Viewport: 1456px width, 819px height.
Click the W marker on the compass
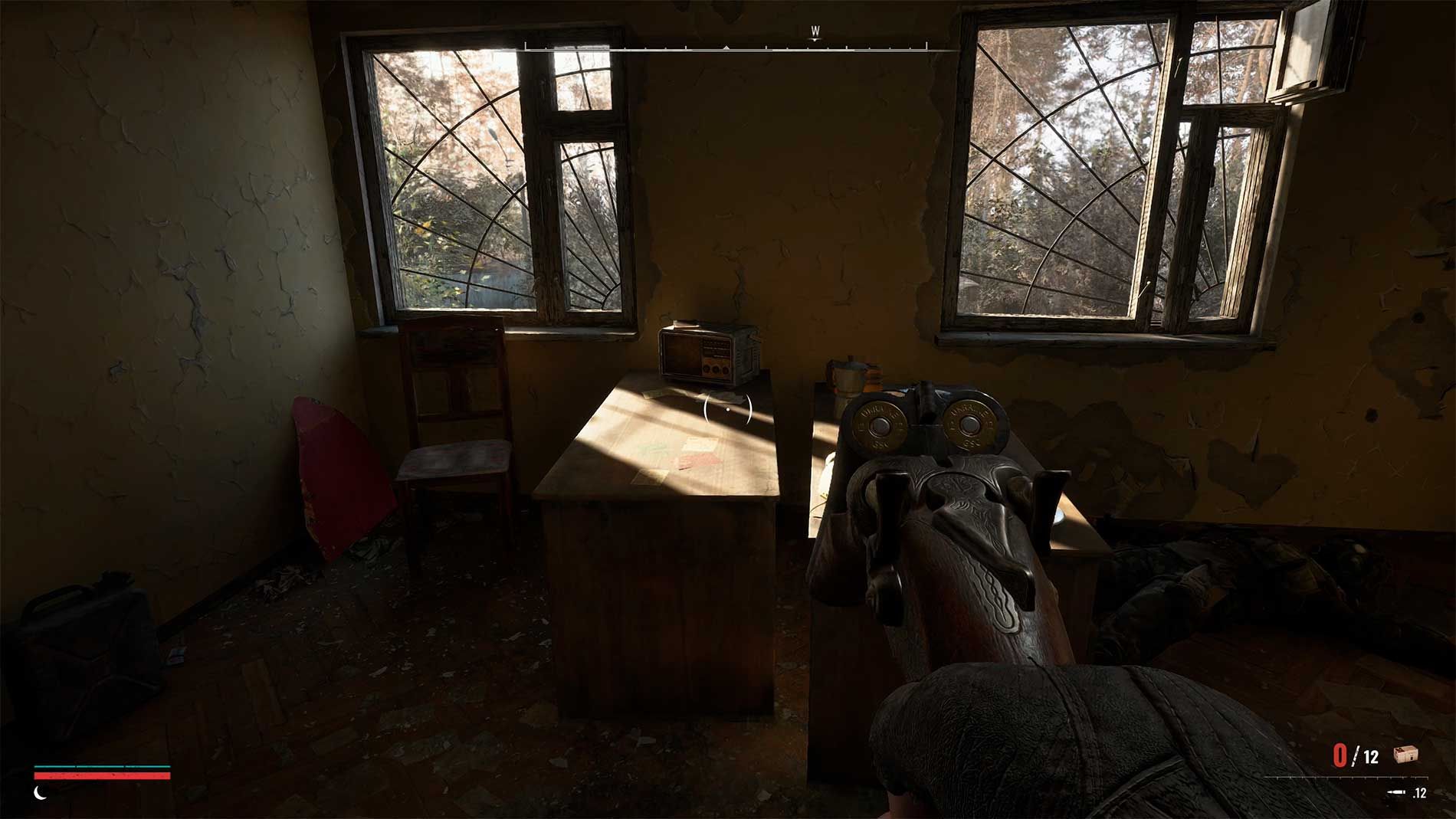click(815, 31)
